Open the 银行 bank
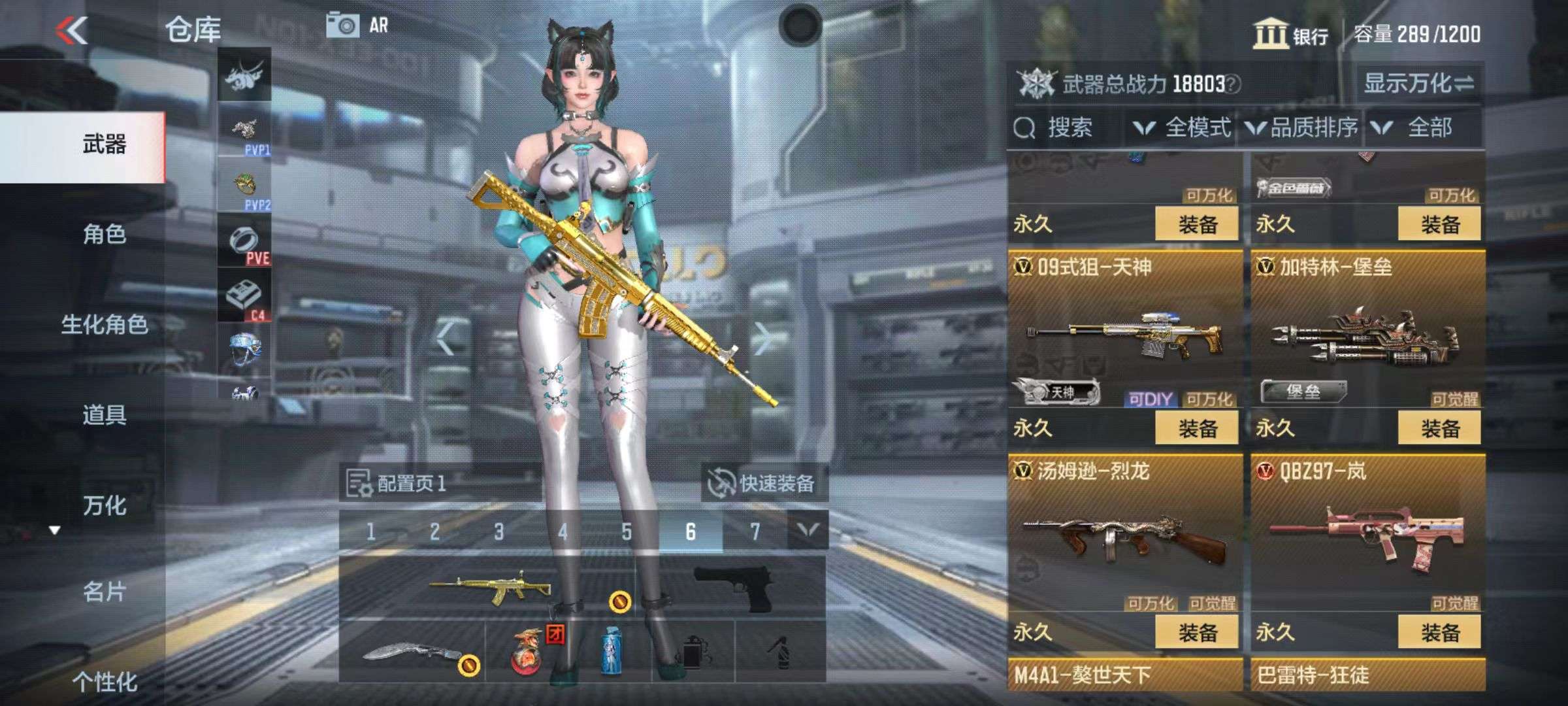The image size is (1568, 706). (x=1290, y=34)
